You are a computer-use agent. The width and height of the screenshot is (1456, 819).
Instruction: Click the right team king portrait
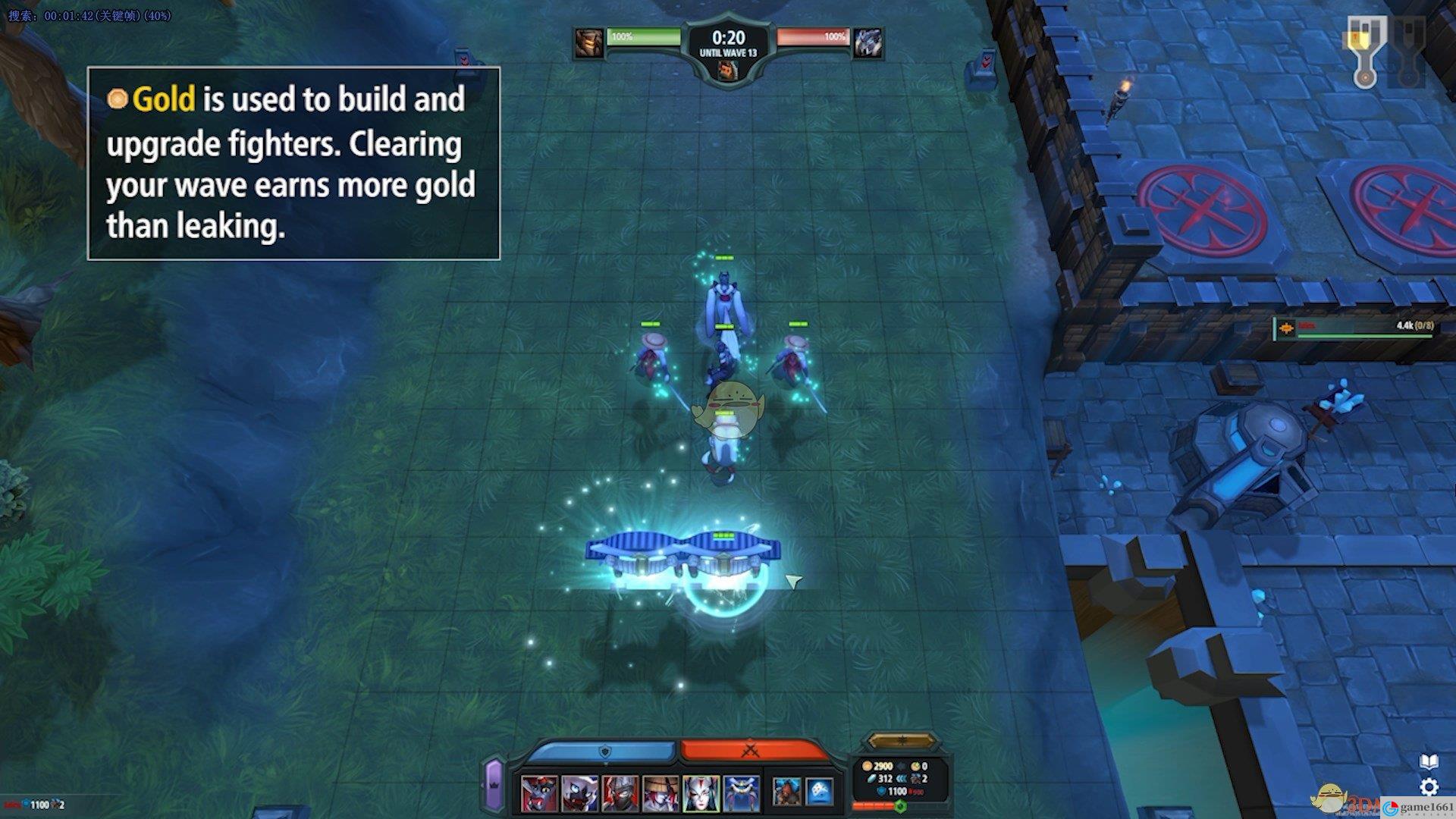(868, 43)
